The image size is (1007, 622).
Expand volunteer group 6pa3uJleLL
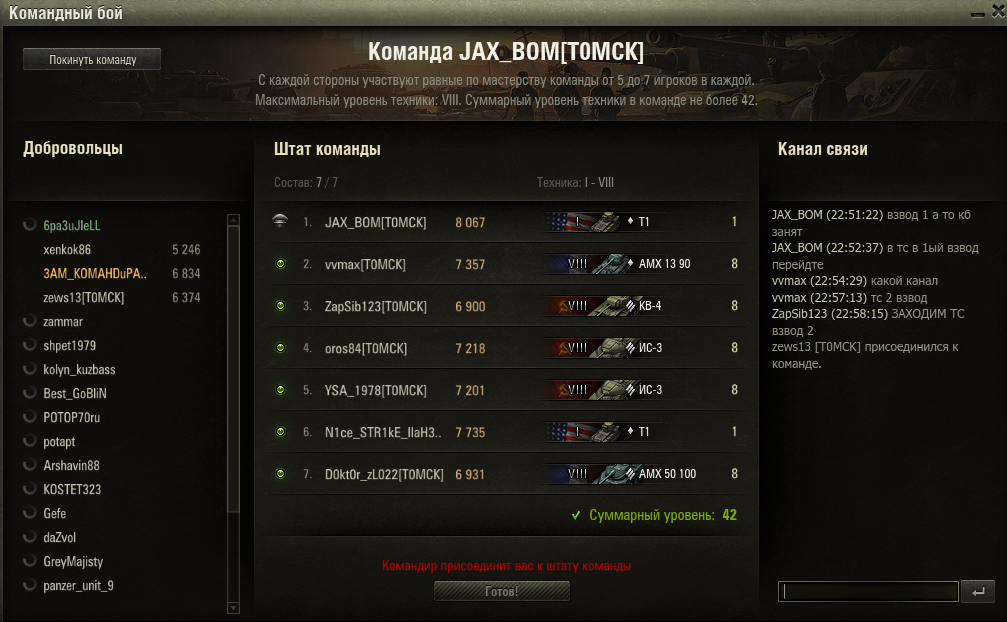point(72,226)
